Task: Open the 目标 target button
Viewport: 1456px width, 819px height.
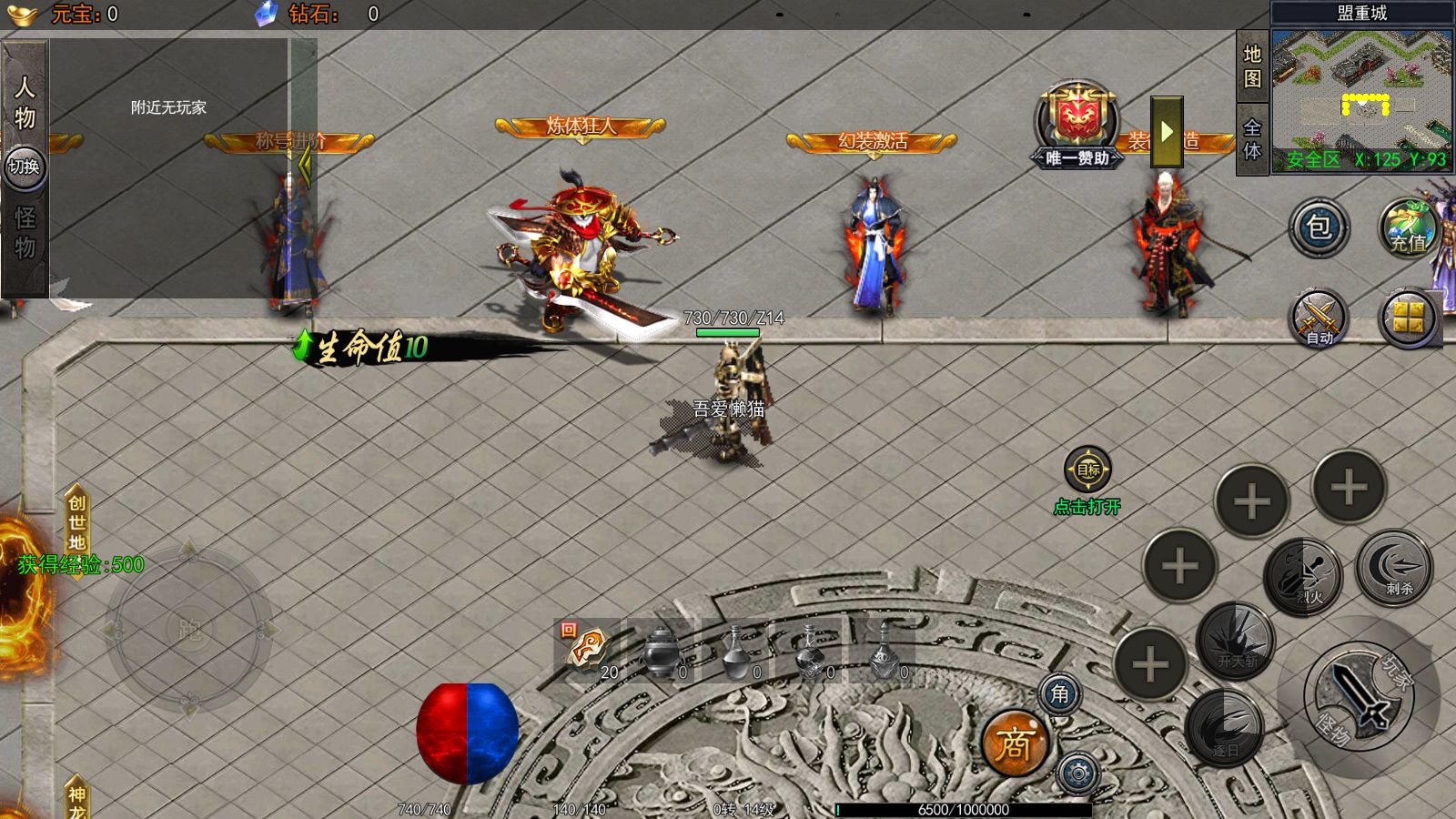Action: [x=1087, y=470]
